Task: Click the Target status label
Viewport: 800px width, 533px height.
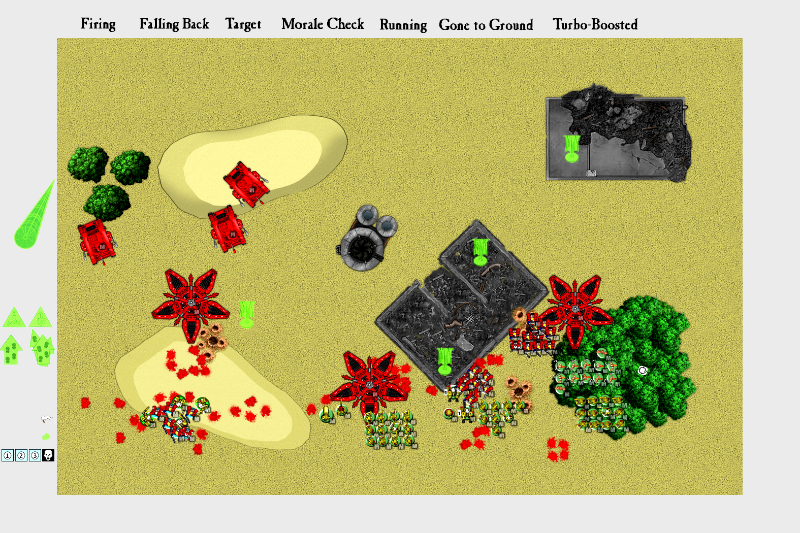Action: pyautogui.click(x=243, y=24)
